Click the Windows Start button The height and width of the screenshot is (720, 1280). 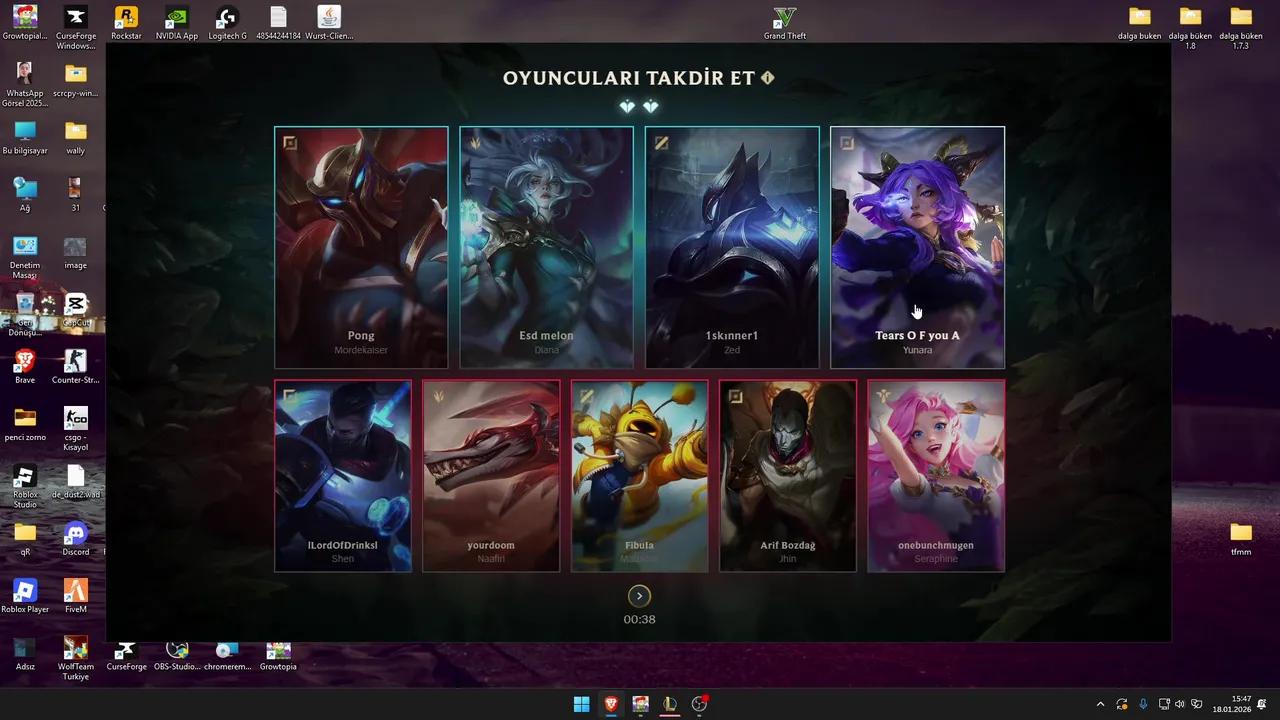pos(580,705)
